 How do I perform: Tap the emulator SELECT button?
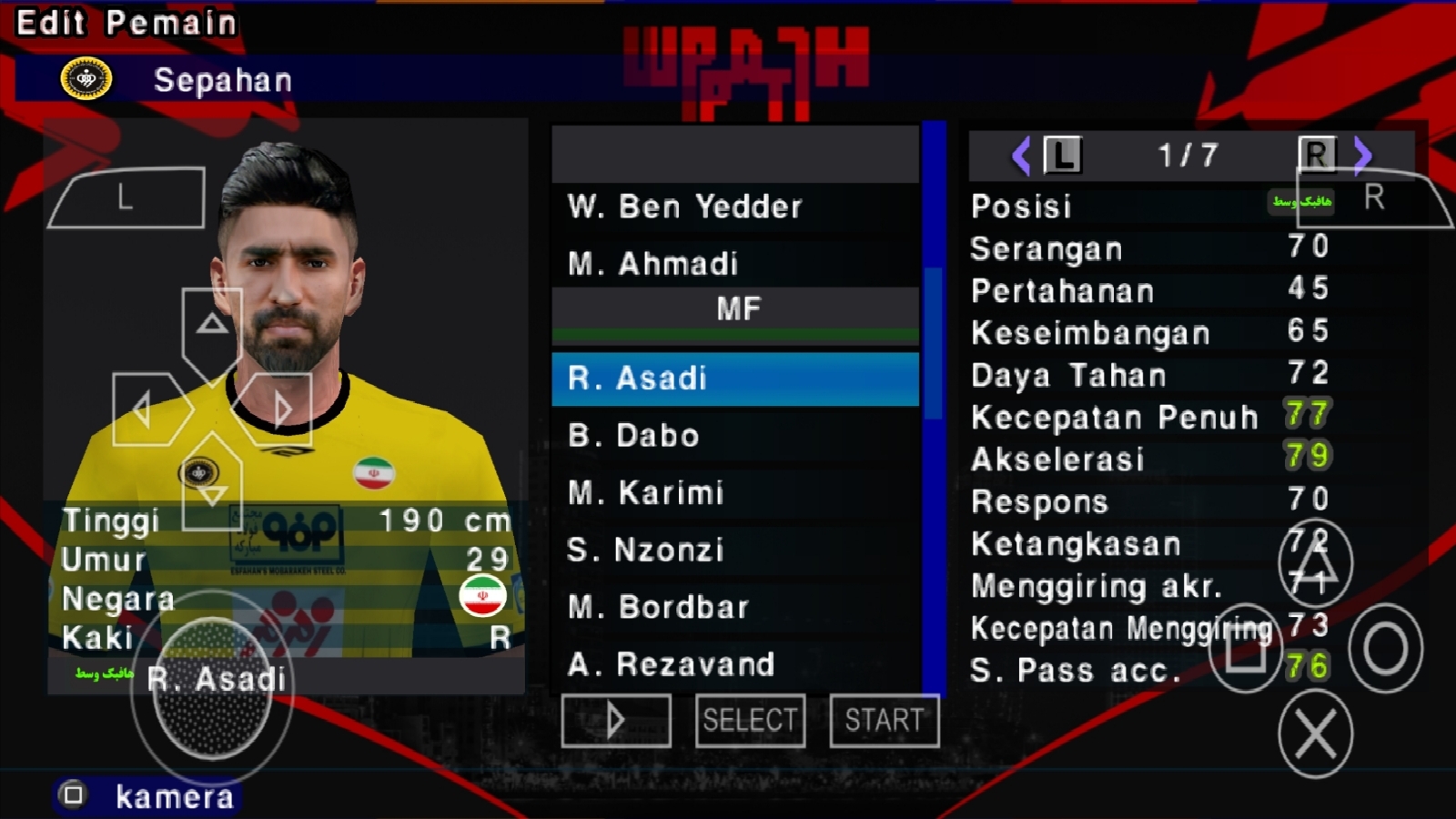pyautogui.click(x=750, y=721)
